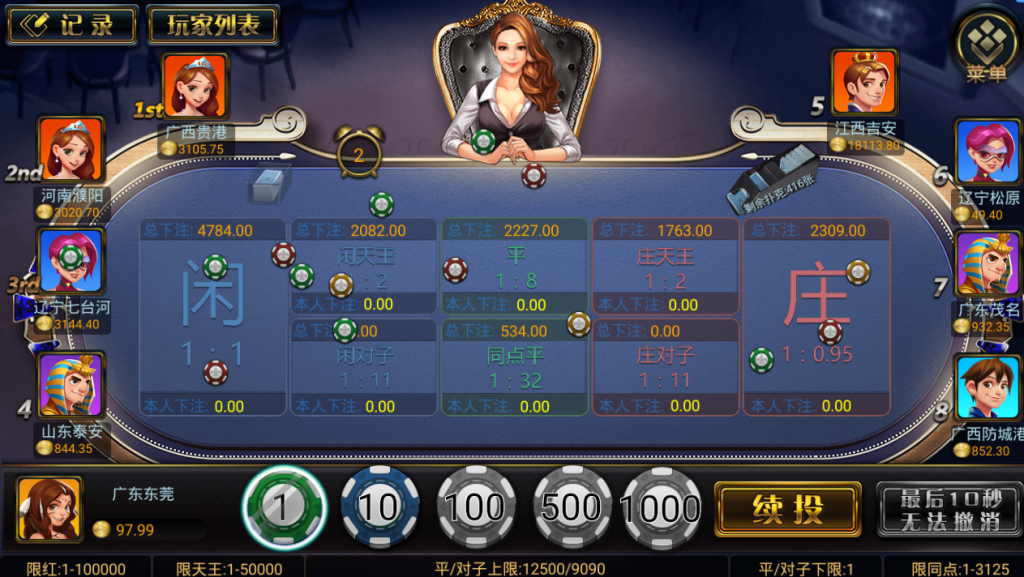Select the 500 value chip
1024x577 pixels.
tap(571, 508)
